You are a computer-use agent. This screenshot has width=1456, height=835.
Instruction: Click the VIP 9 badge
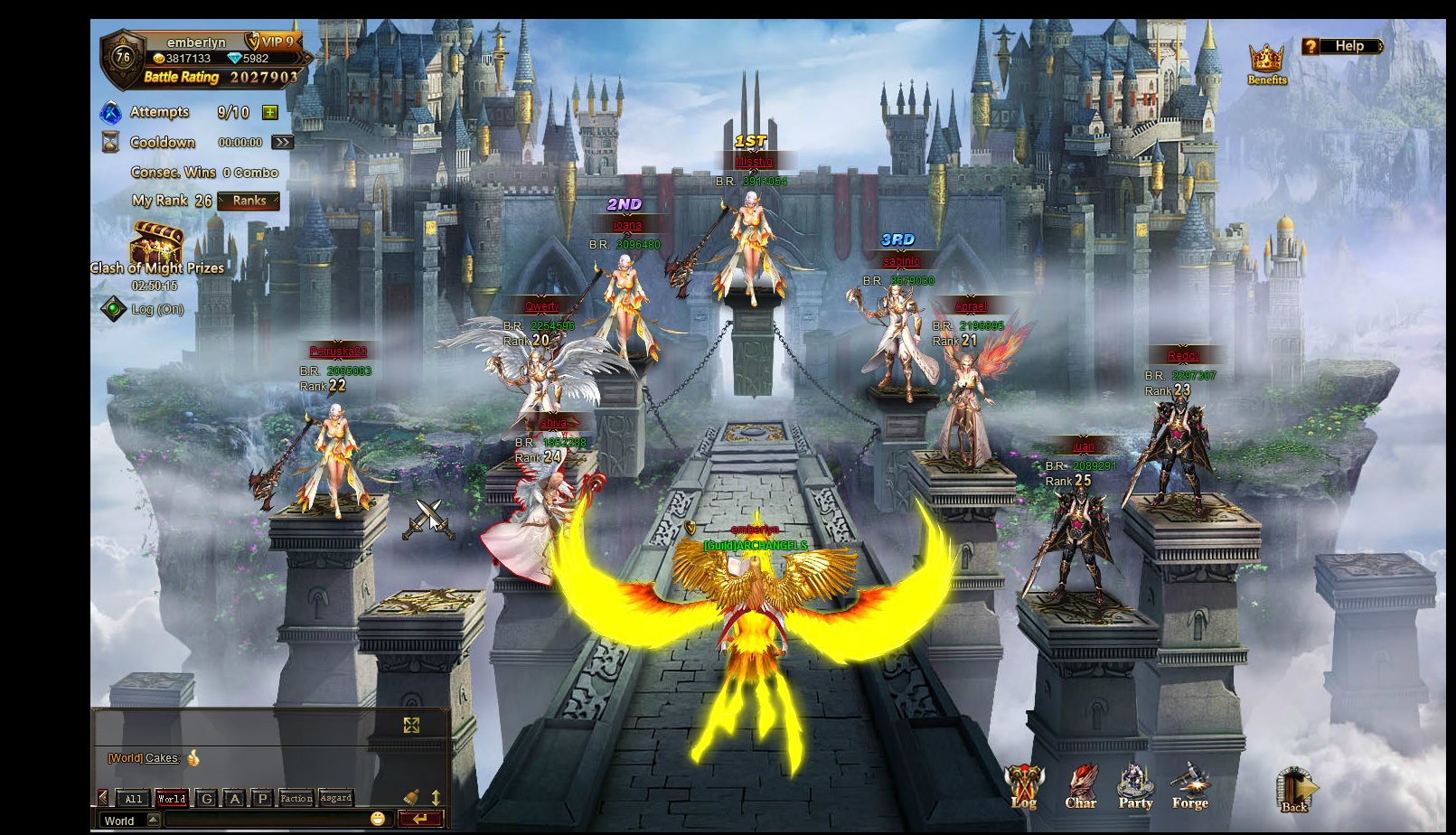click(274, 42)
